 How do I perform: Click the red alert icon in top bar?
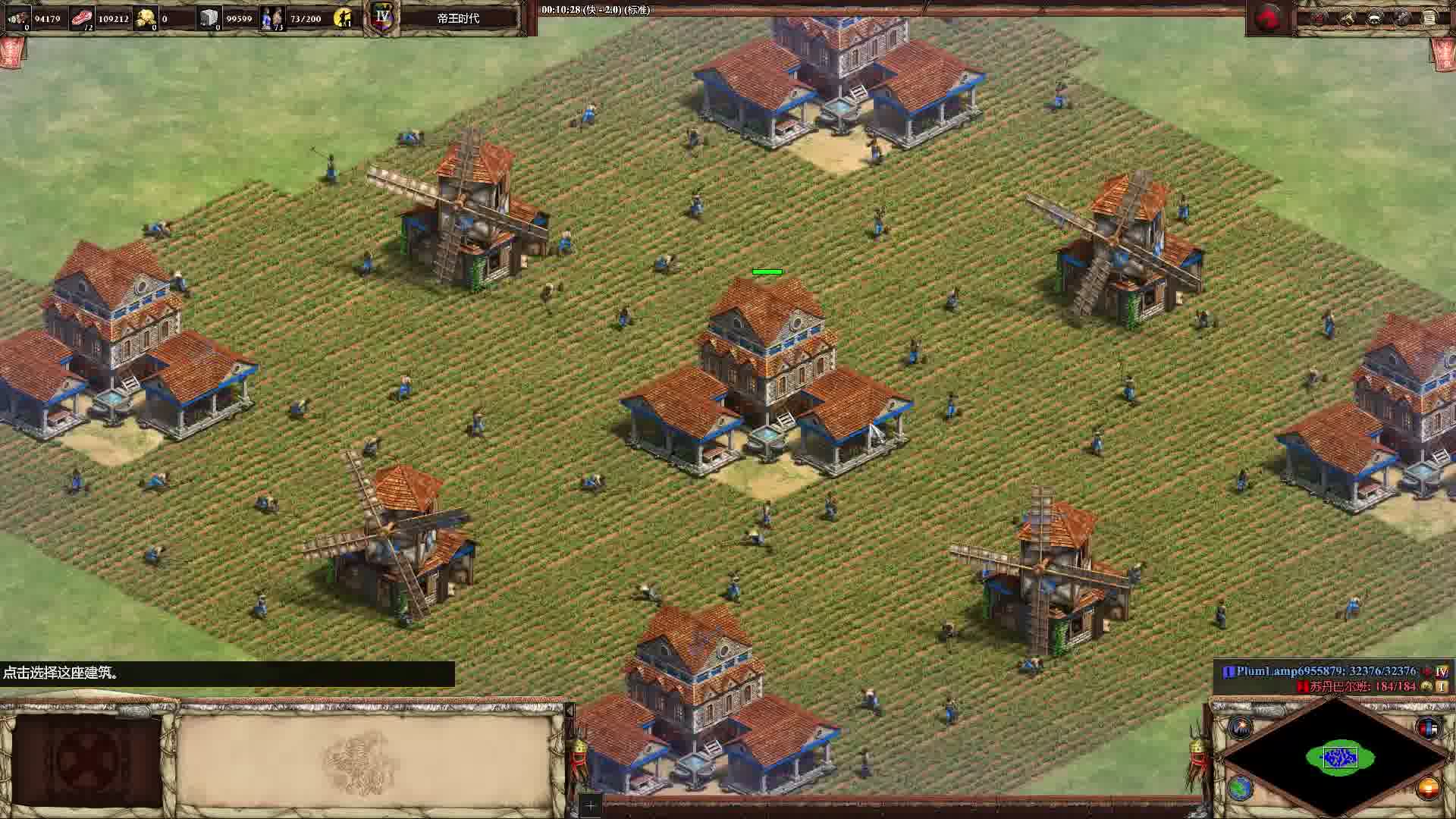[1268, 18]
